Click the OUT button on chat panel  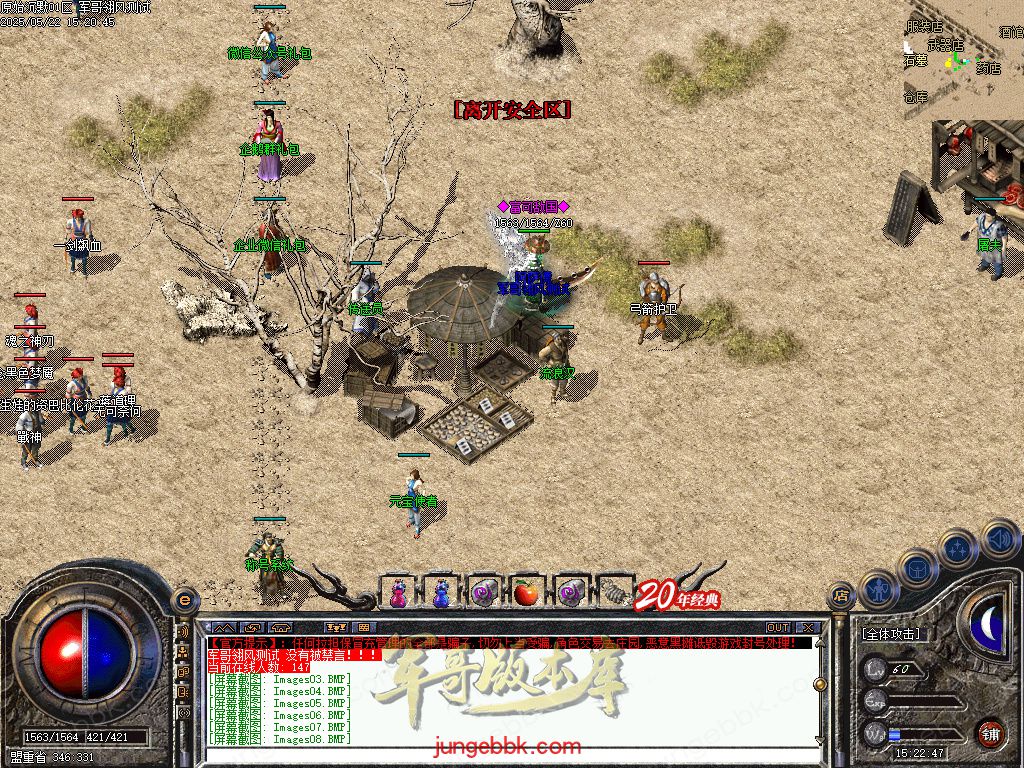click(x=777, y=628)
